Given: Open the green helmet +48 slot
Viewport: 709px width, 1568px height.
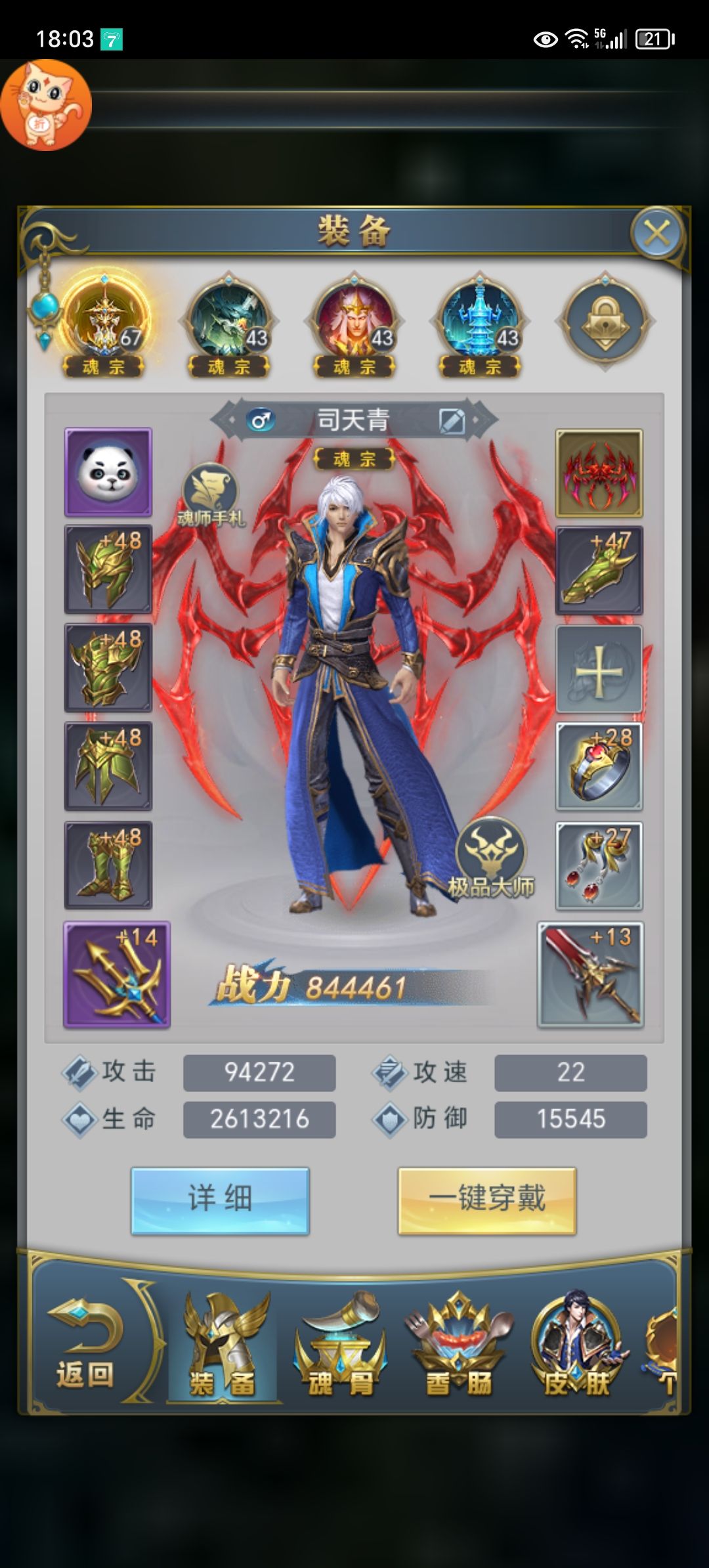Looking at the screenshot, I should (108, 569).
